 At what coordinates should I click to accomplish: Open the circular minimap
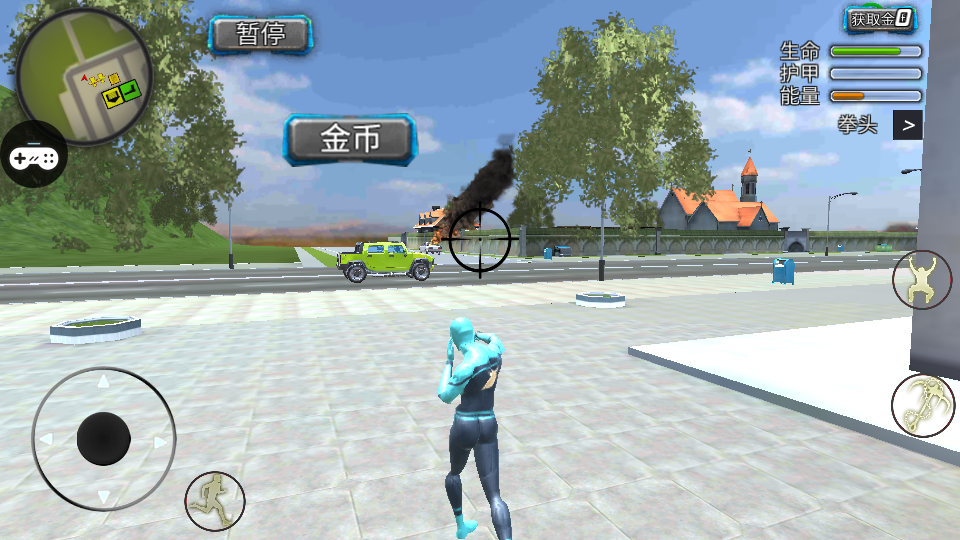tap(84, 78)
